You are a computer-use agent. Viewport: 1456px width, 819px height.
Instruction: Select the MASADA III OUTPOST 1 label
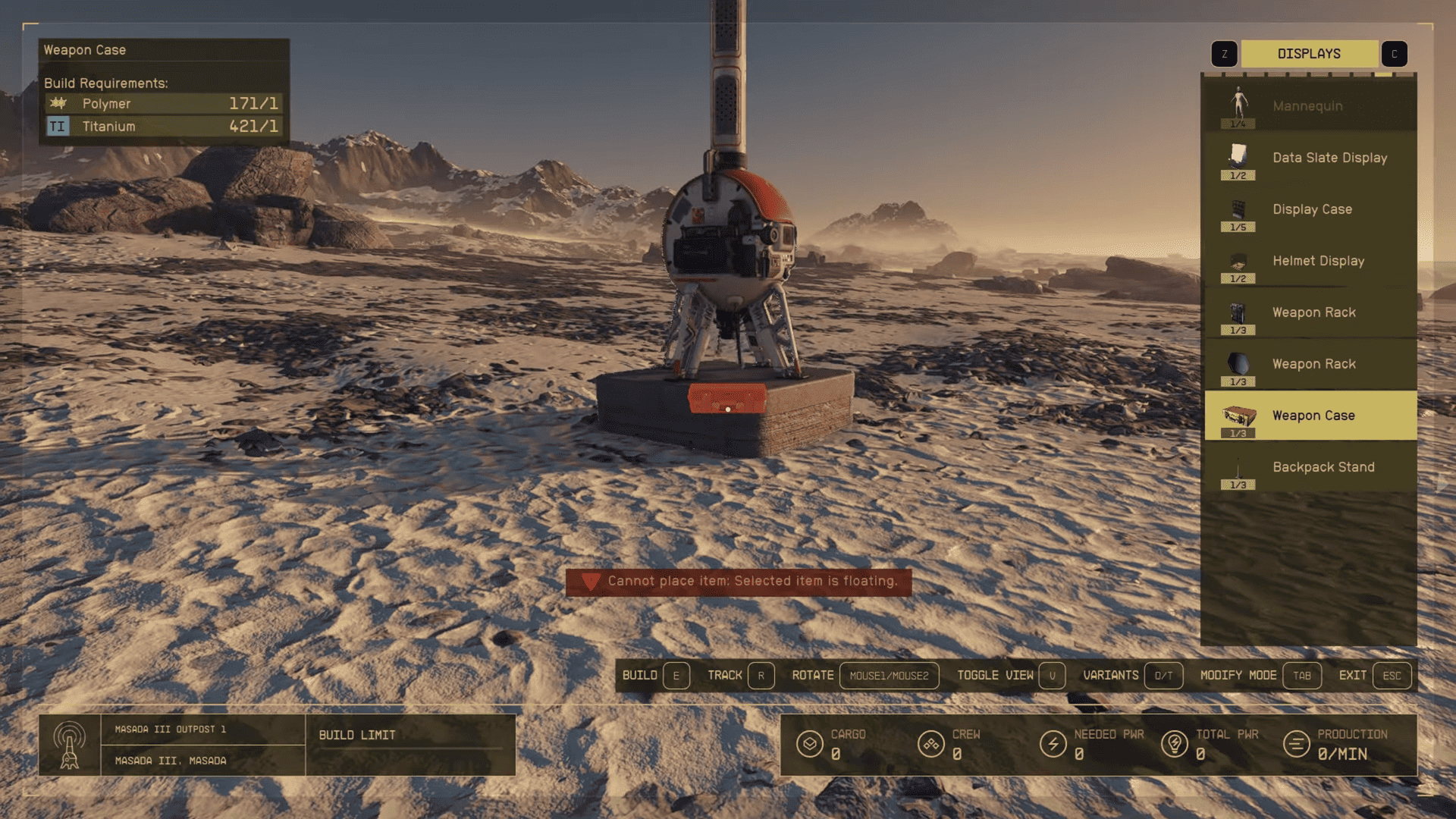pyautogui.click(x=170, y=728)
